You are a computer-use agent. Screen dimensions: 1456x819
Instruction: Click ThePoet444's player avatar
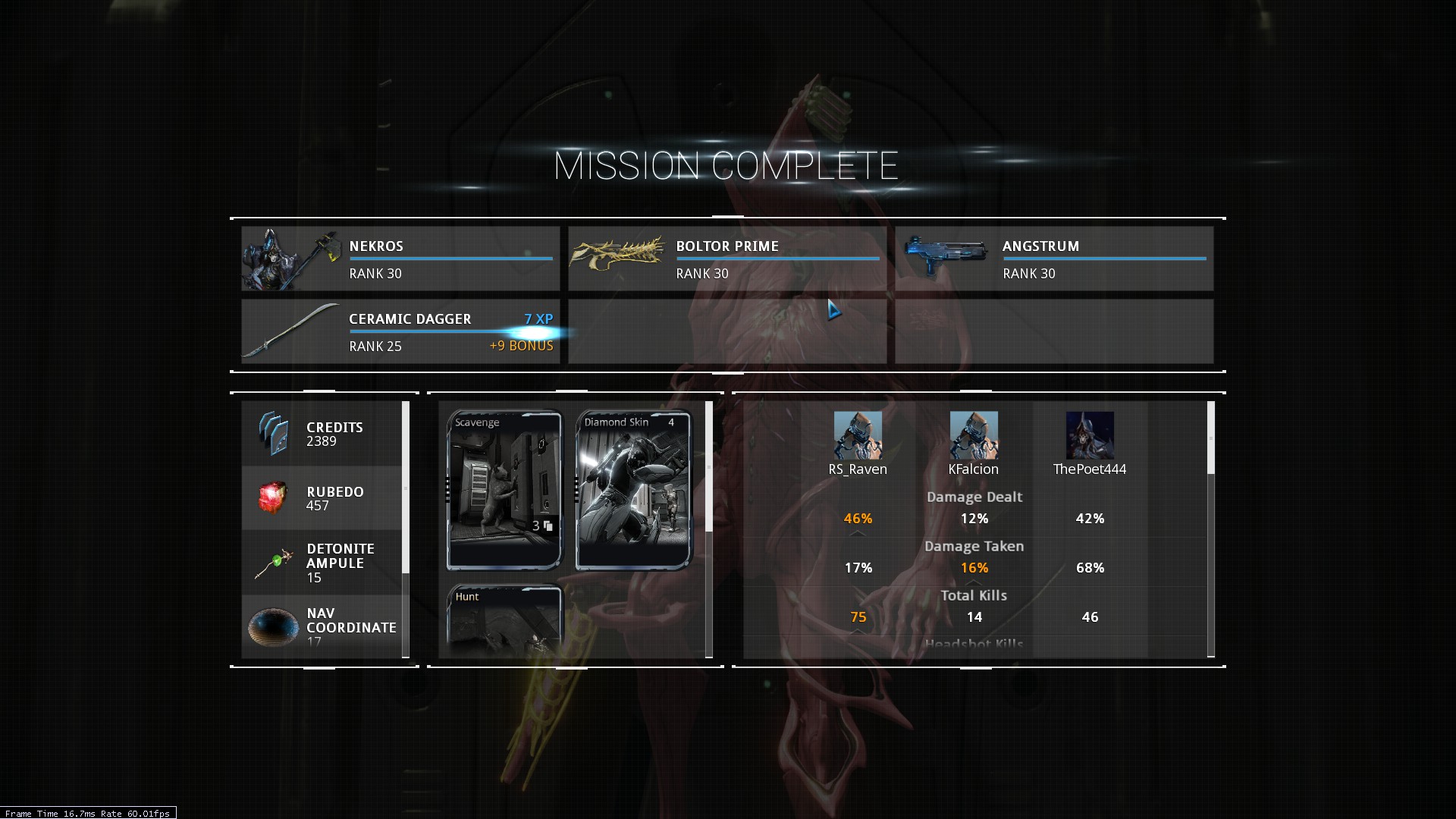(x=1090, y=435)
